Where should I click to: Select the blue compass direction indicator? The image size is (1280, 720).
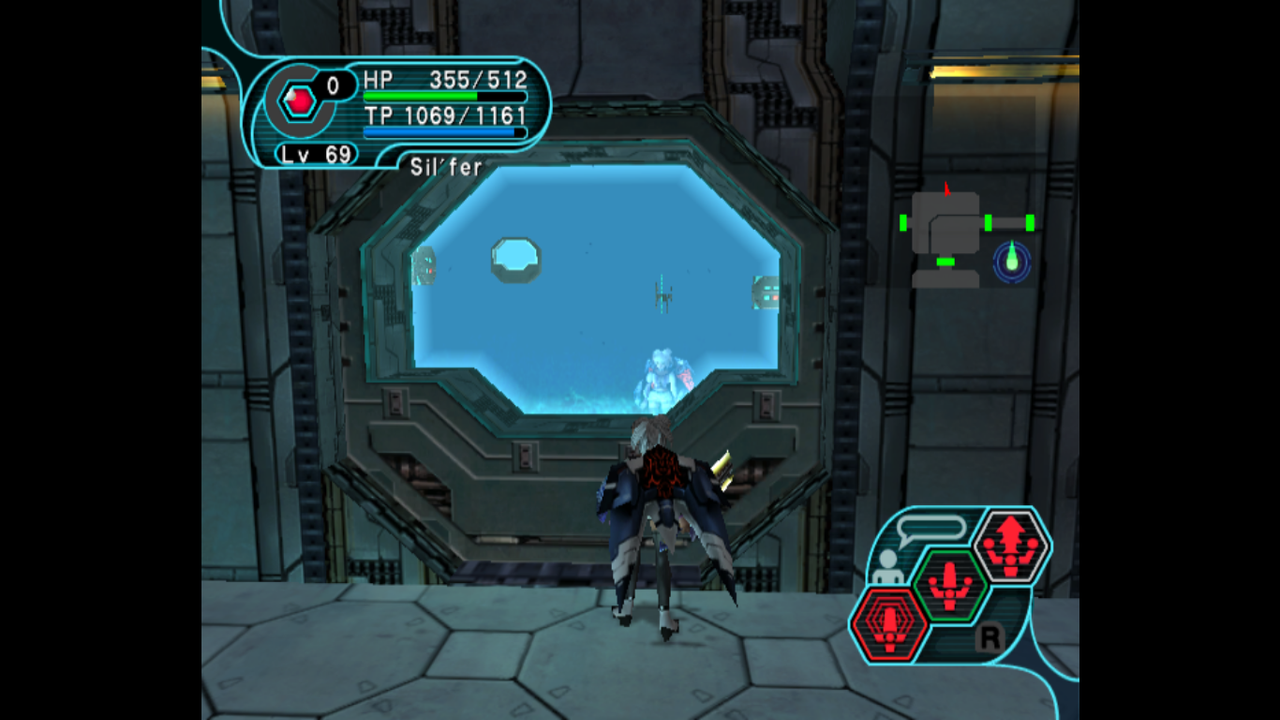[1012, 261]
